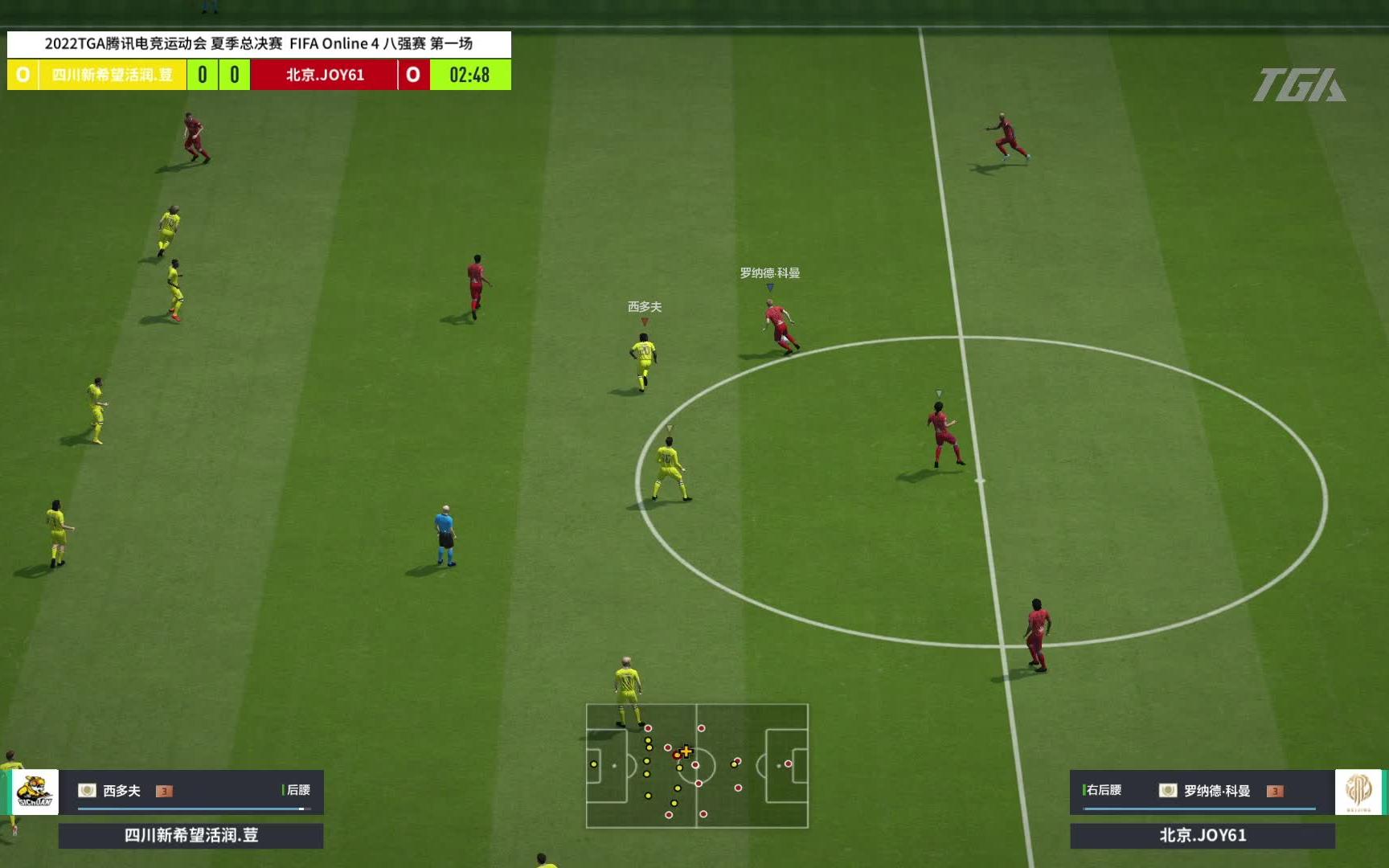Click 西多夫's salary badge icon
1389x868 pixels.
click(x=87, y=790)
